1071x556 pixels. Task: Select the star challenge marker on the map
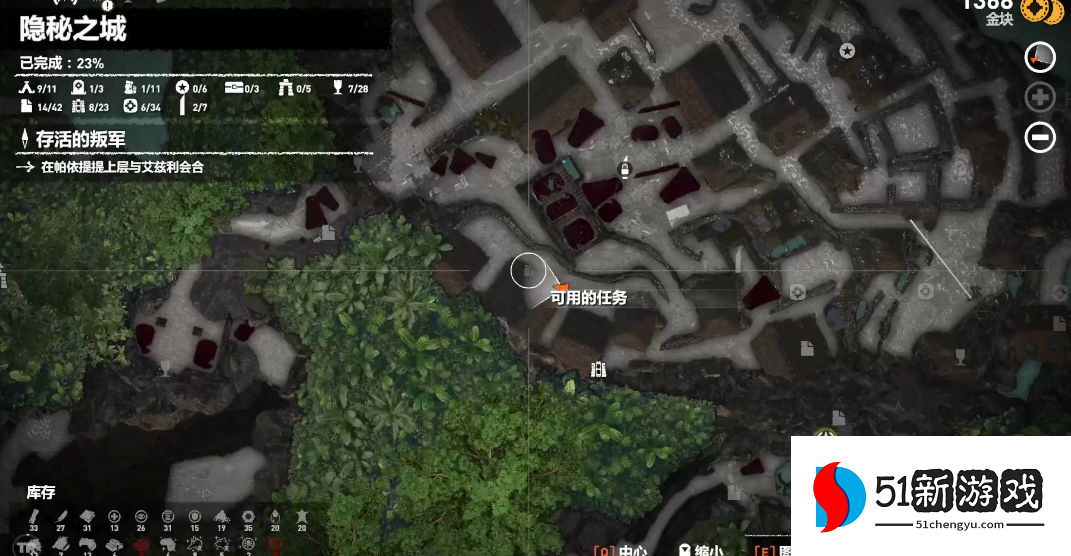tap(847, 50)
